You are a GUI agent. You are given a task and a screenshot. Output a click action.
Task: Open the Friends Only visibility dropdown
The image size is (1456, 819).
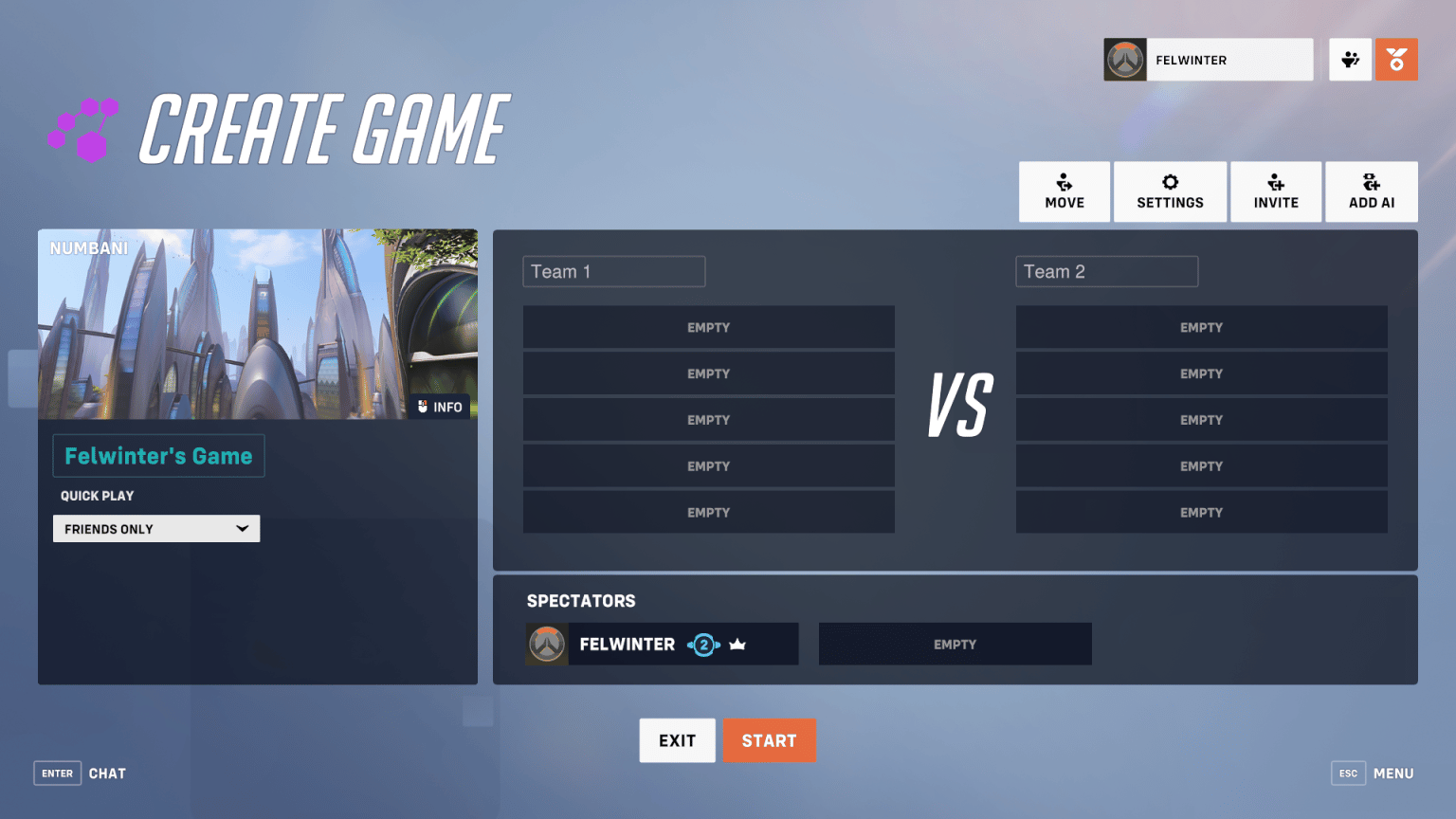coord(155,528)
